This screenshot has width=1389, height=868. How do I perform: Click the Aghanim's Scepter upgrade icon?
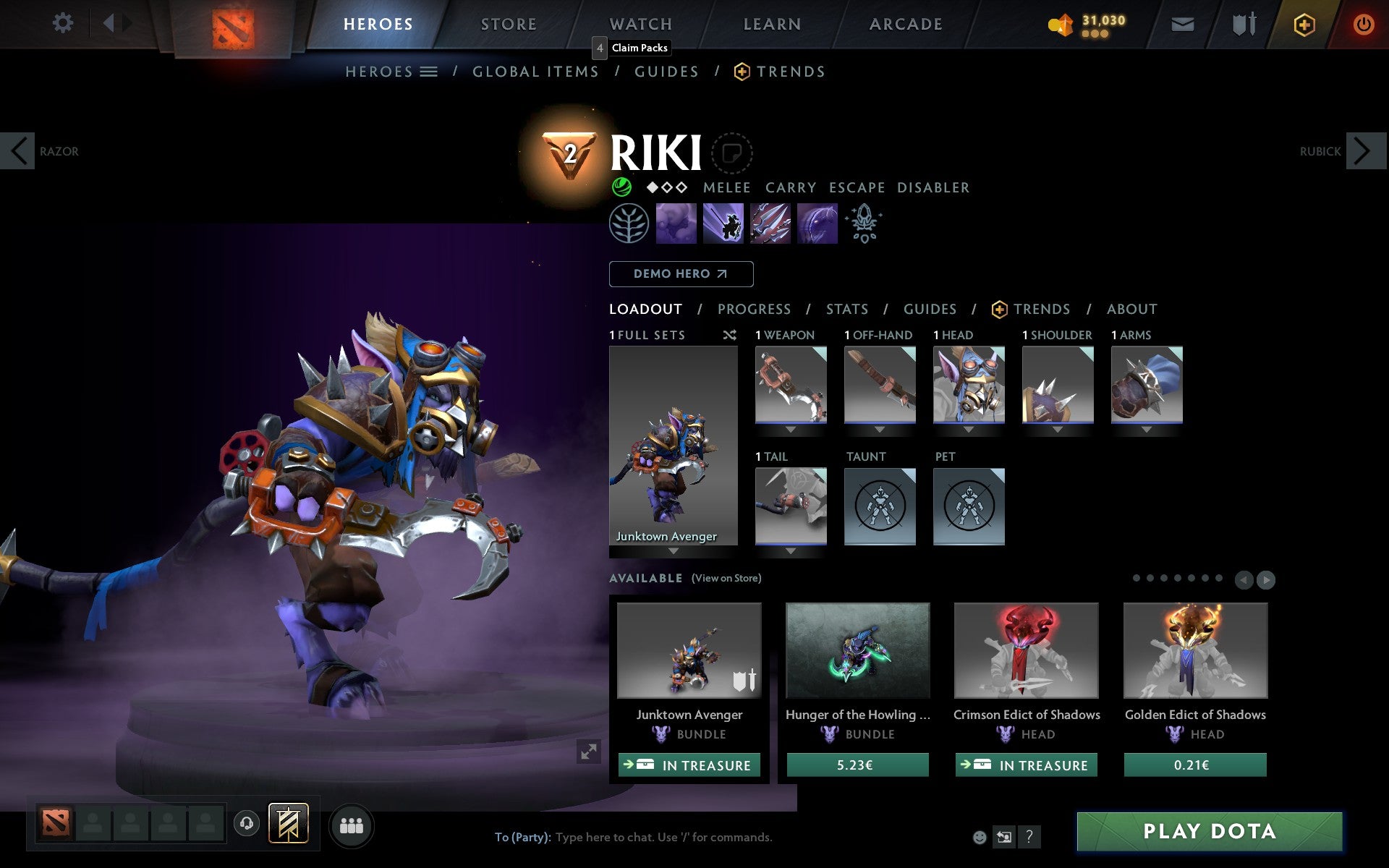click(864, 224)
